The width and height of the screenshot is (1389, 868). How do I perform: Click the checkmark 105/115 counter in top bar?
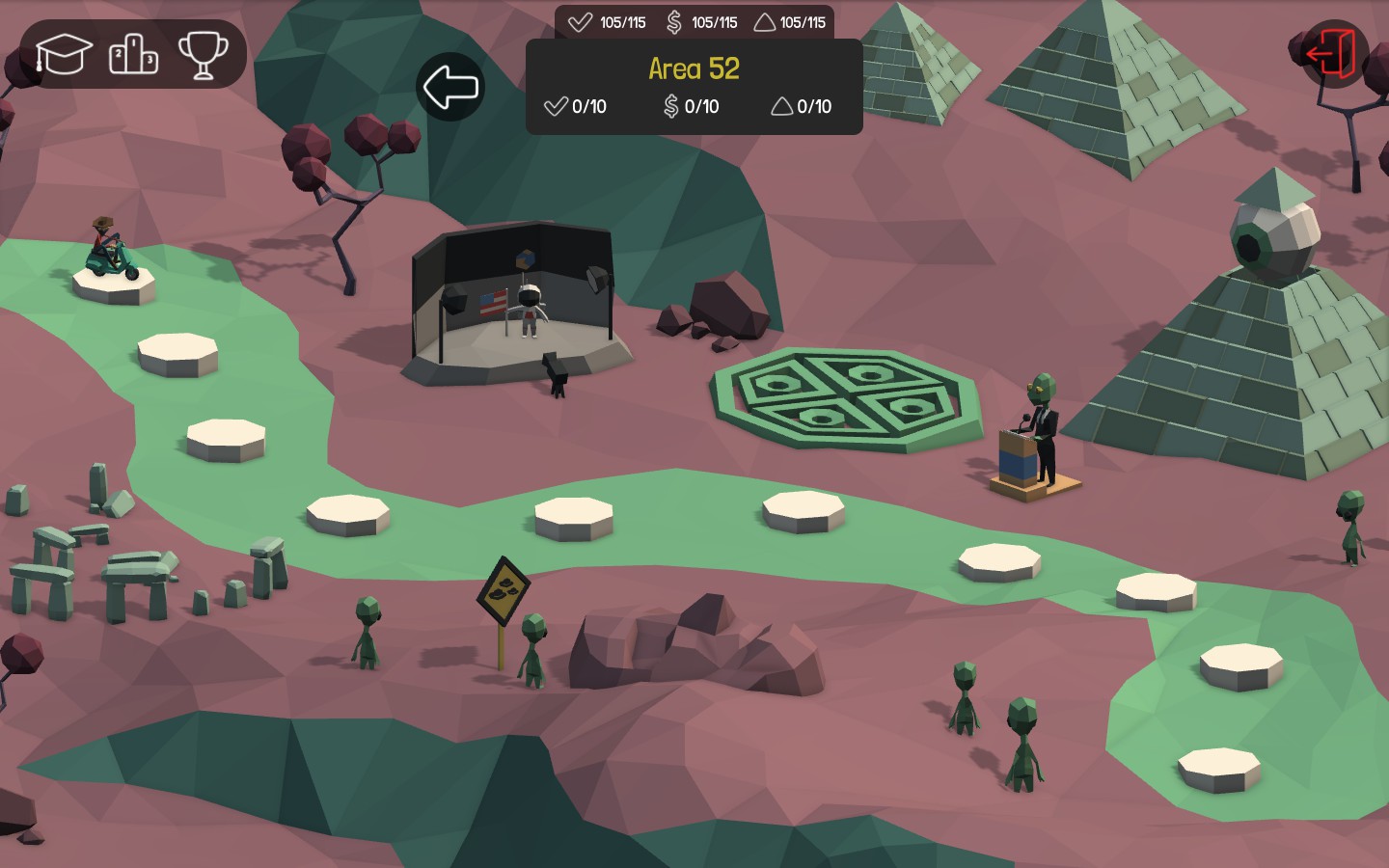(605, 21)
